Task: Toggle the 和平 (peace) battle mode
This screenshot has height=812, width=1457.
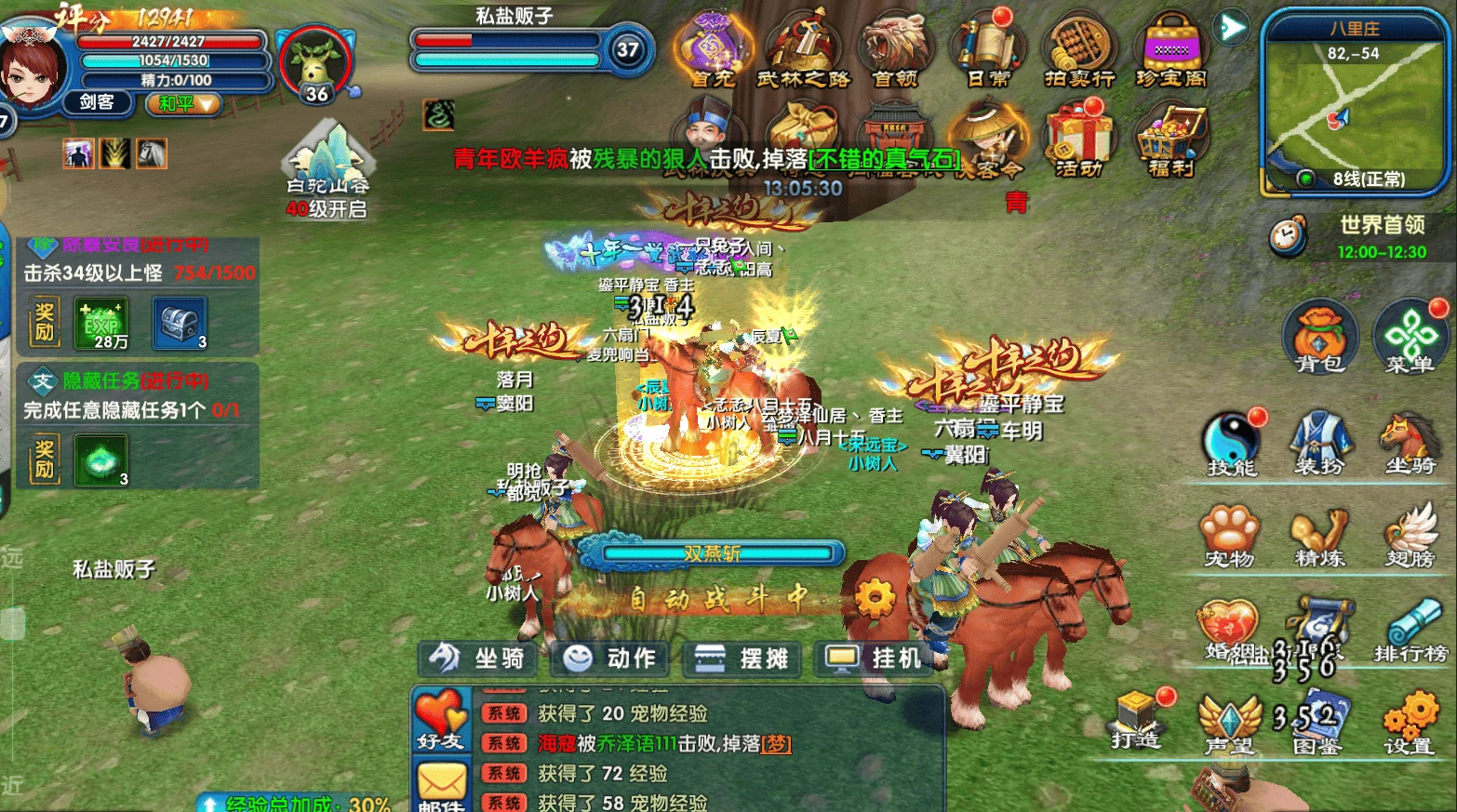Action: (182, 105)
